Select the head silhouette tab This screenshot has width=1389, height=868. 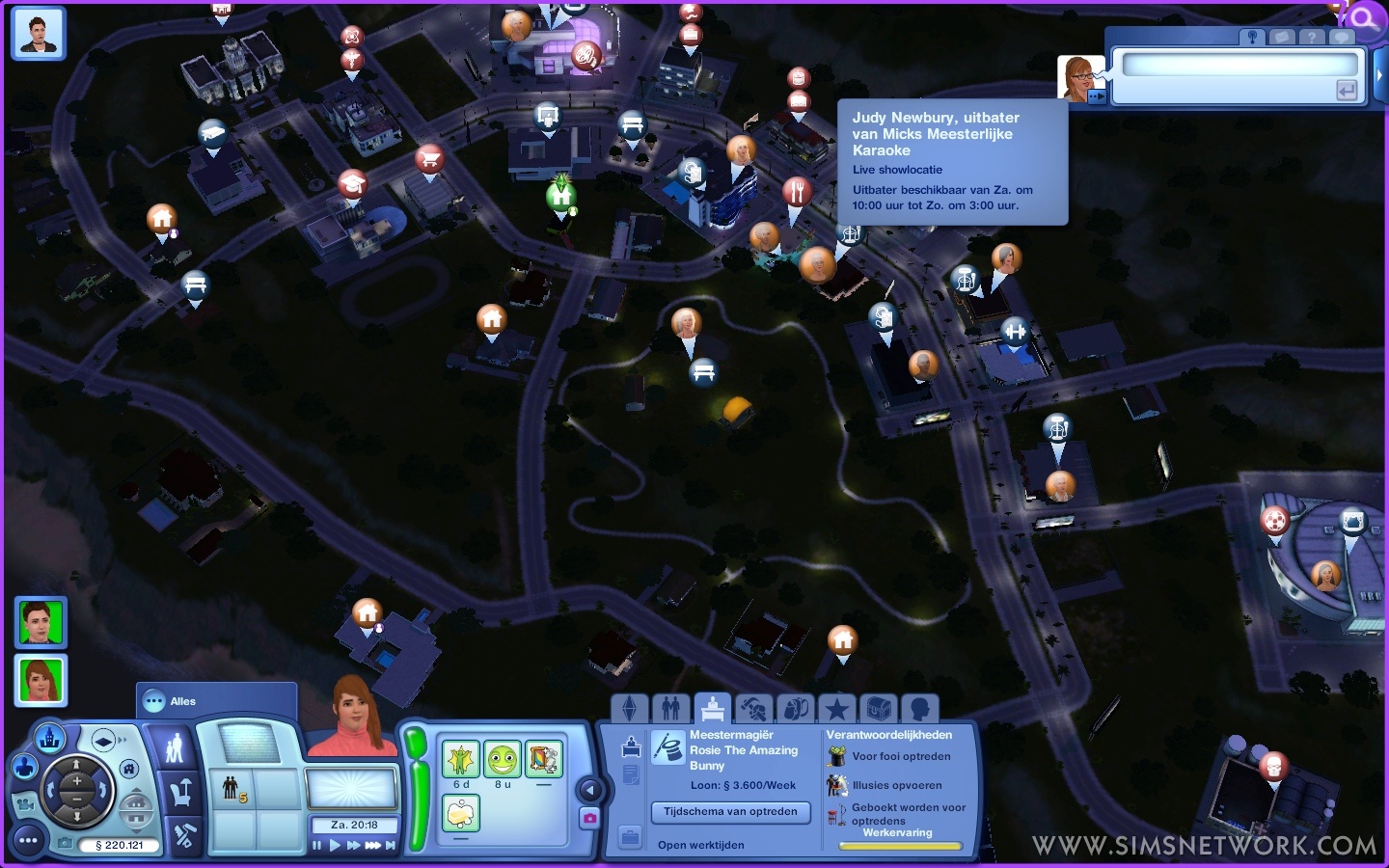(919, 710)
